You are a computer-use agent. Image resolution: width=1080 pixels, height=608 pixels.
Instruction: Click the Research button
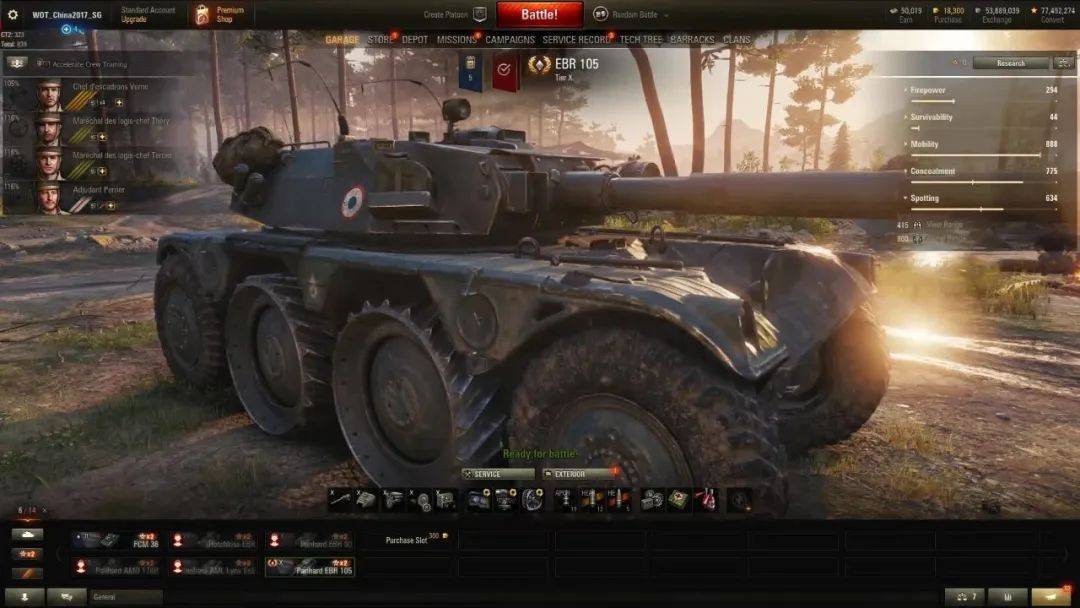pyautogui.click(x=1010, y=63)
